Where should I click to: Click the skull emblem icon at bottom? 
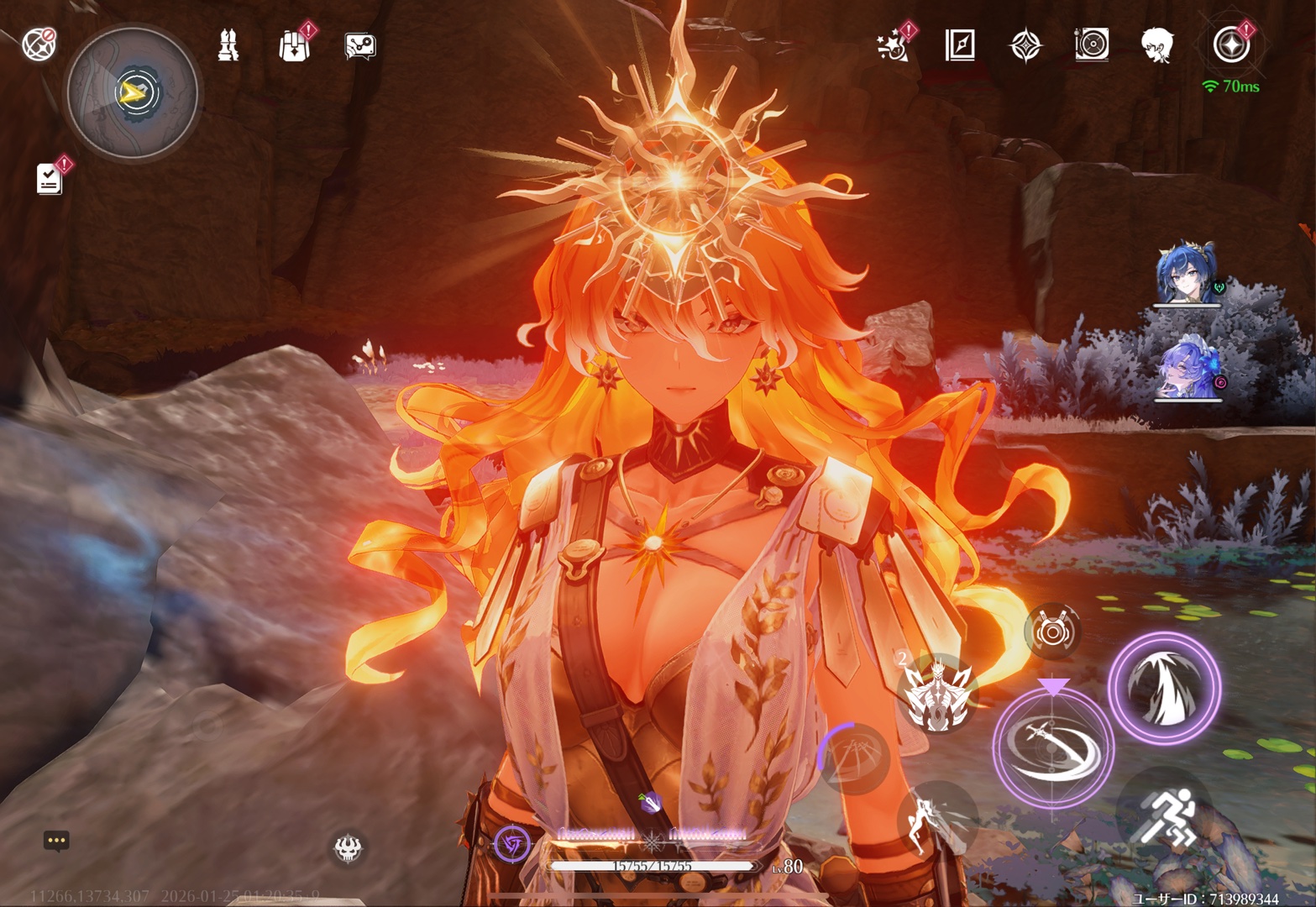click(348, 848)
